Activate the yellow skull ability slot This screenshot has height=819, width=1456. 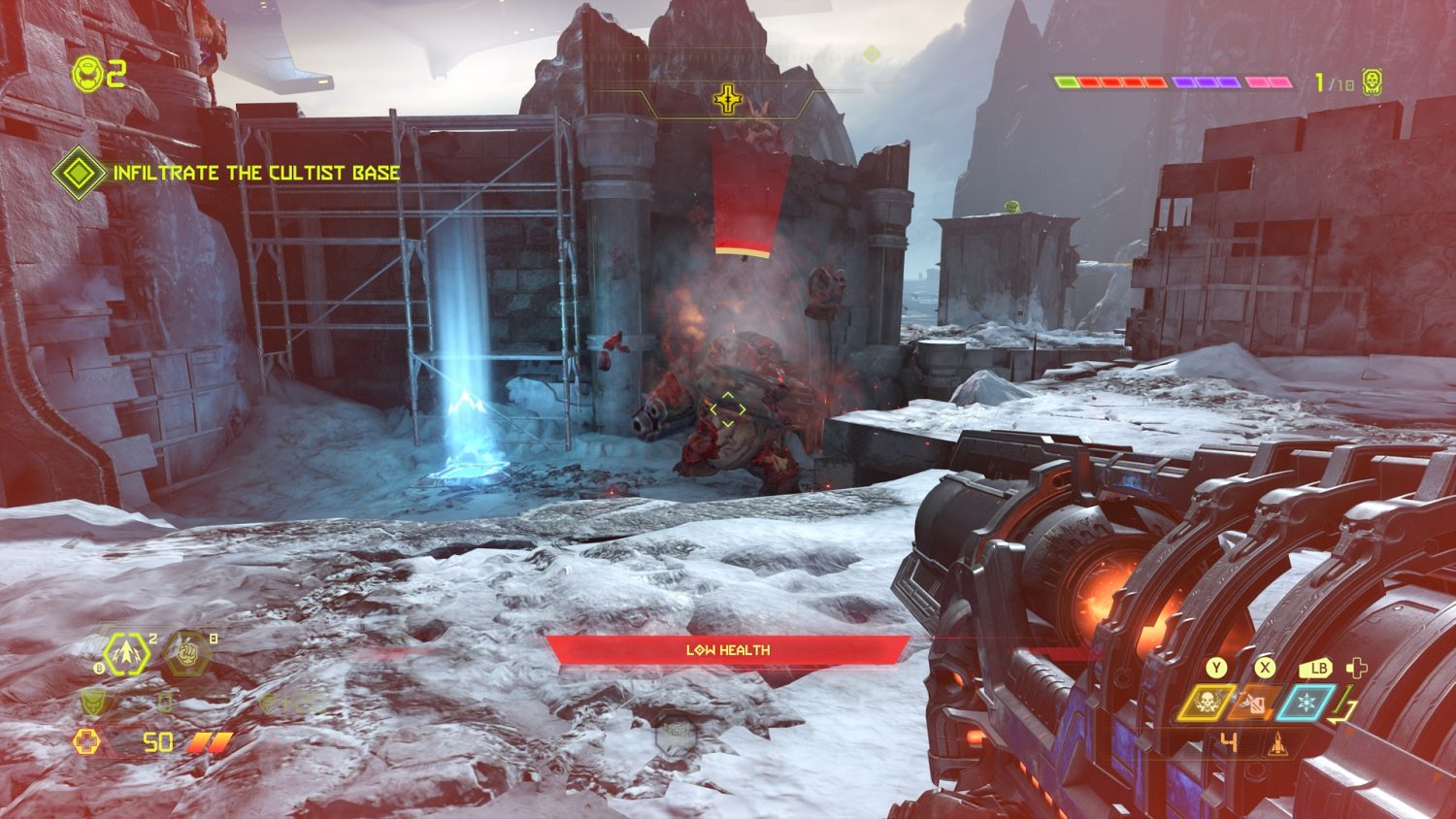[x=1207, y=703]
